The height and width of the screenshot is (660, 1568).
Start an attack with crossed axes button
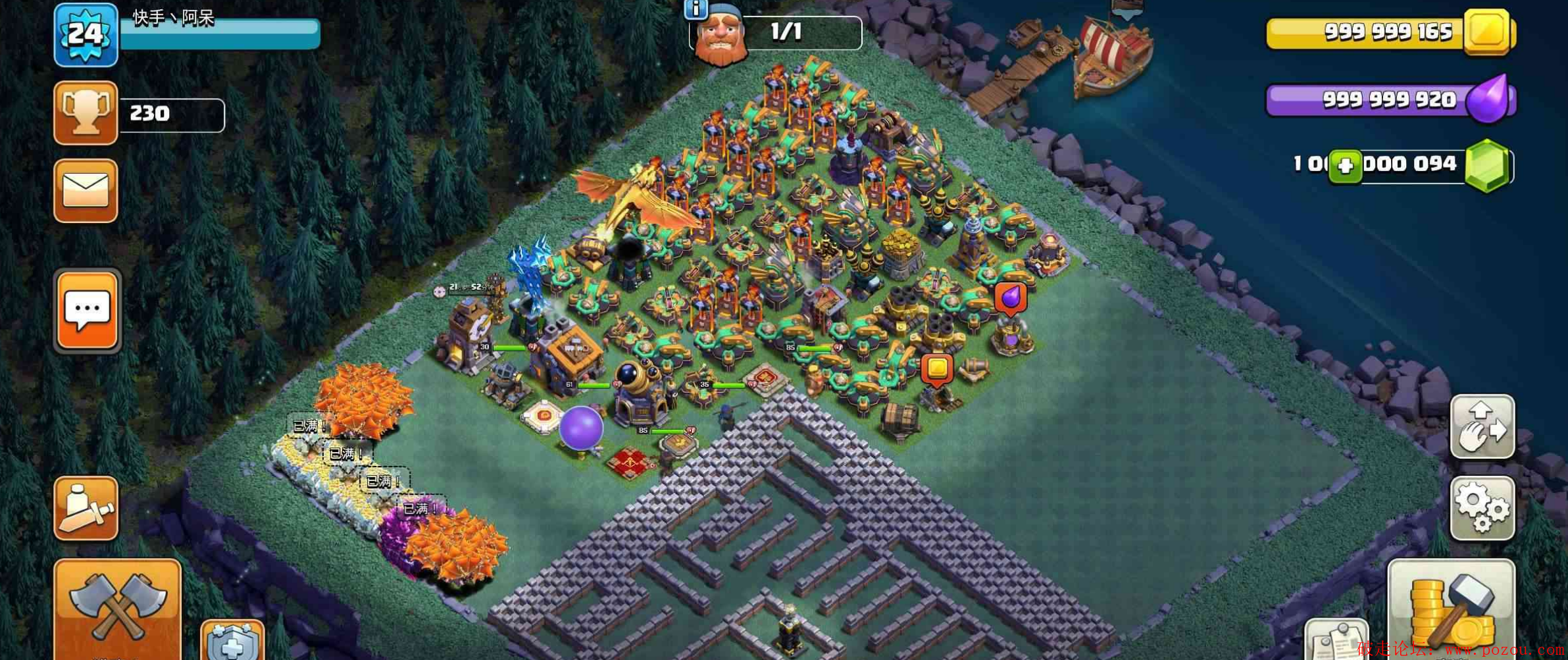tap(117, 609)
